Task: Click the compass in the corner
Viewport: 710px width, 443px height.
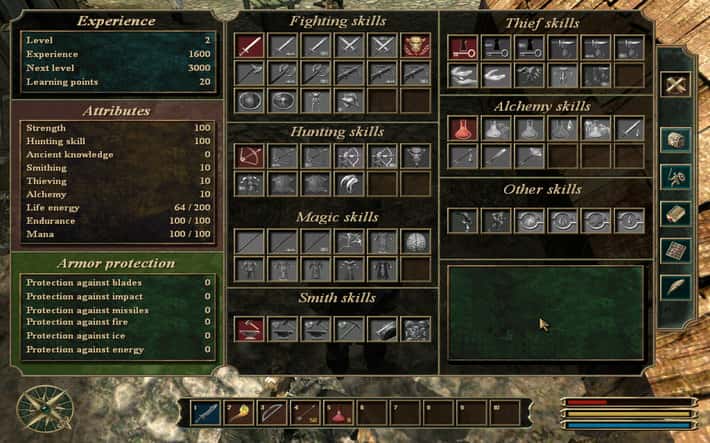Action: point(36,407)
